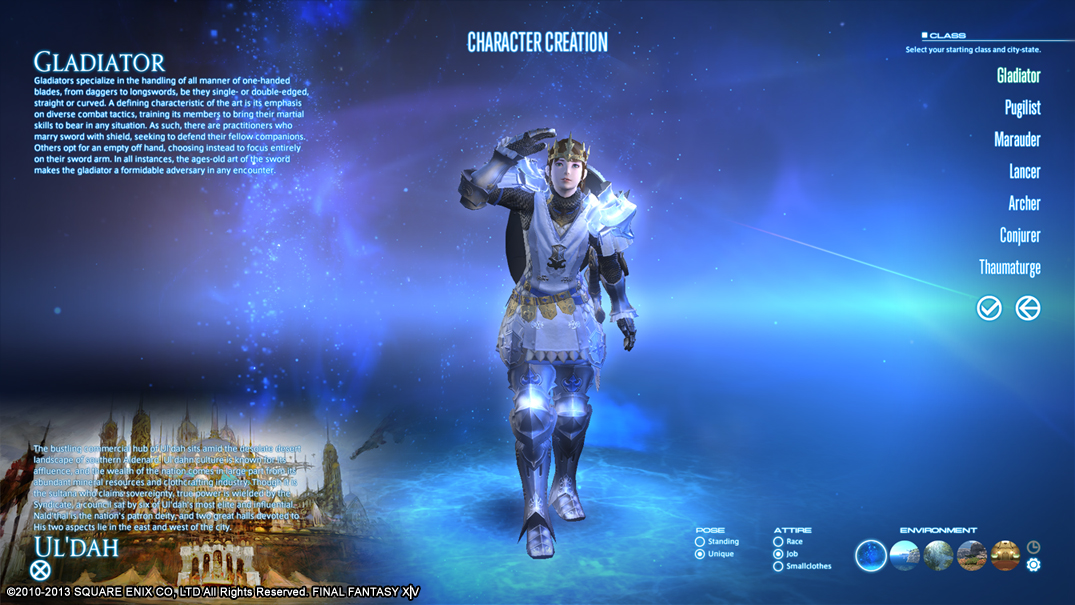Viewport: 1075px width, 605px height.
Task: Choose the ocean cliff environment
Action: click(x=905, y=555)
